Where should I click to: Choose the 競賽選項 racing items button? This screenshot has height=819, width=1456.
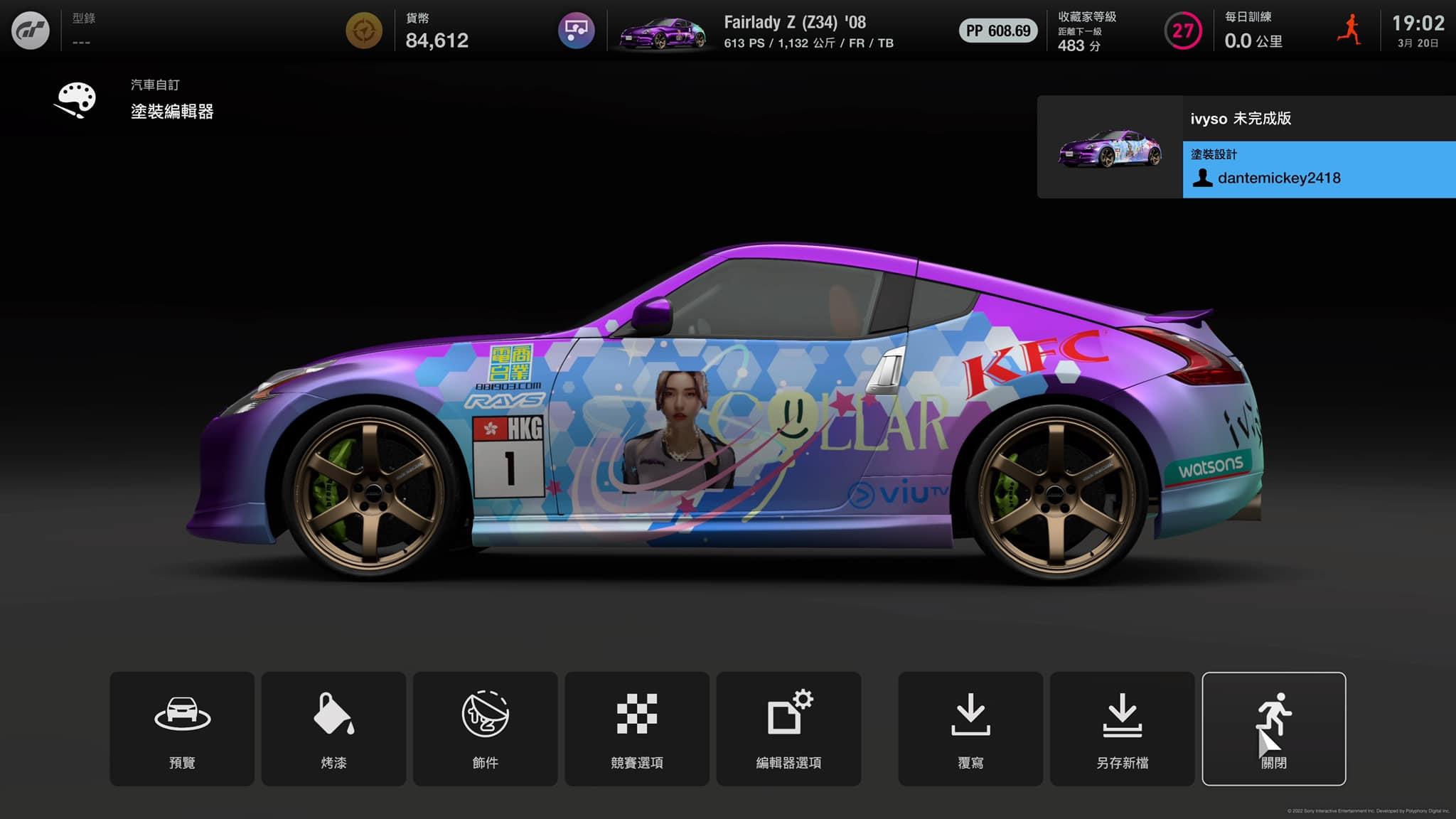point(637,729)
